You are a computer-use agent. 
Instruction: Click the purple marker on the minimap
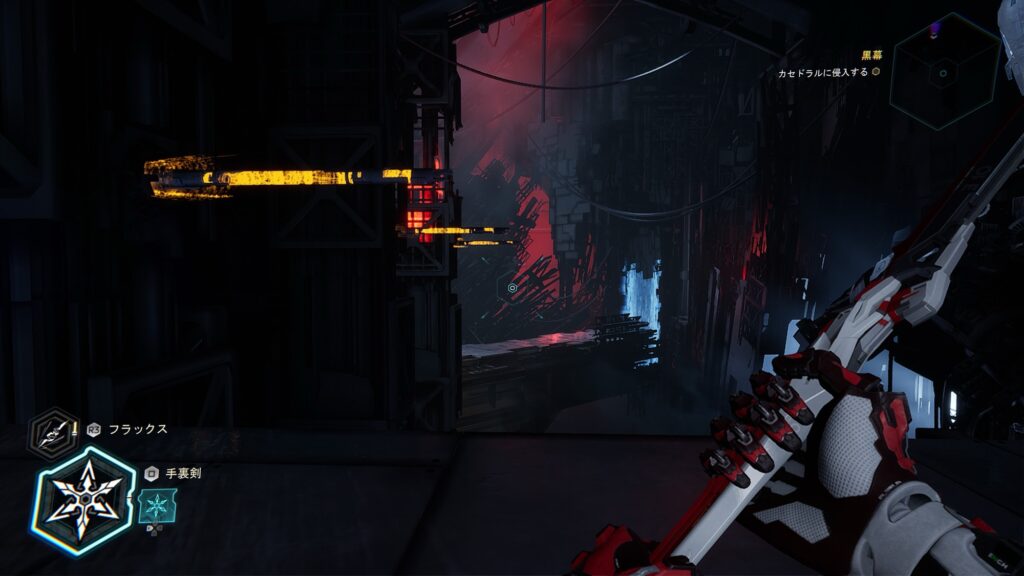point(935,30)
